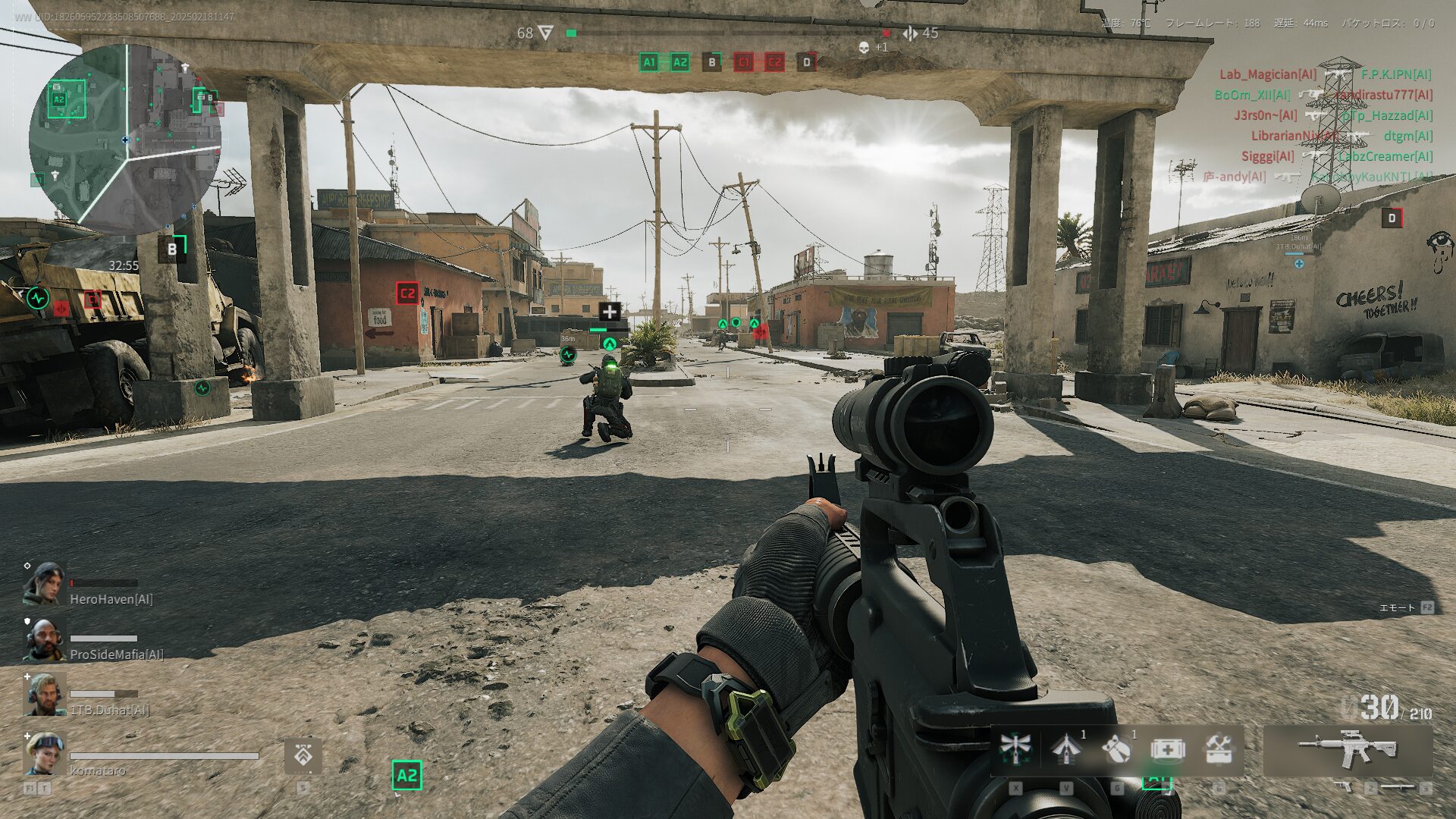Select the rocket launcher gadget slot
The image size is (1456, 819).
coord(1066,748)
